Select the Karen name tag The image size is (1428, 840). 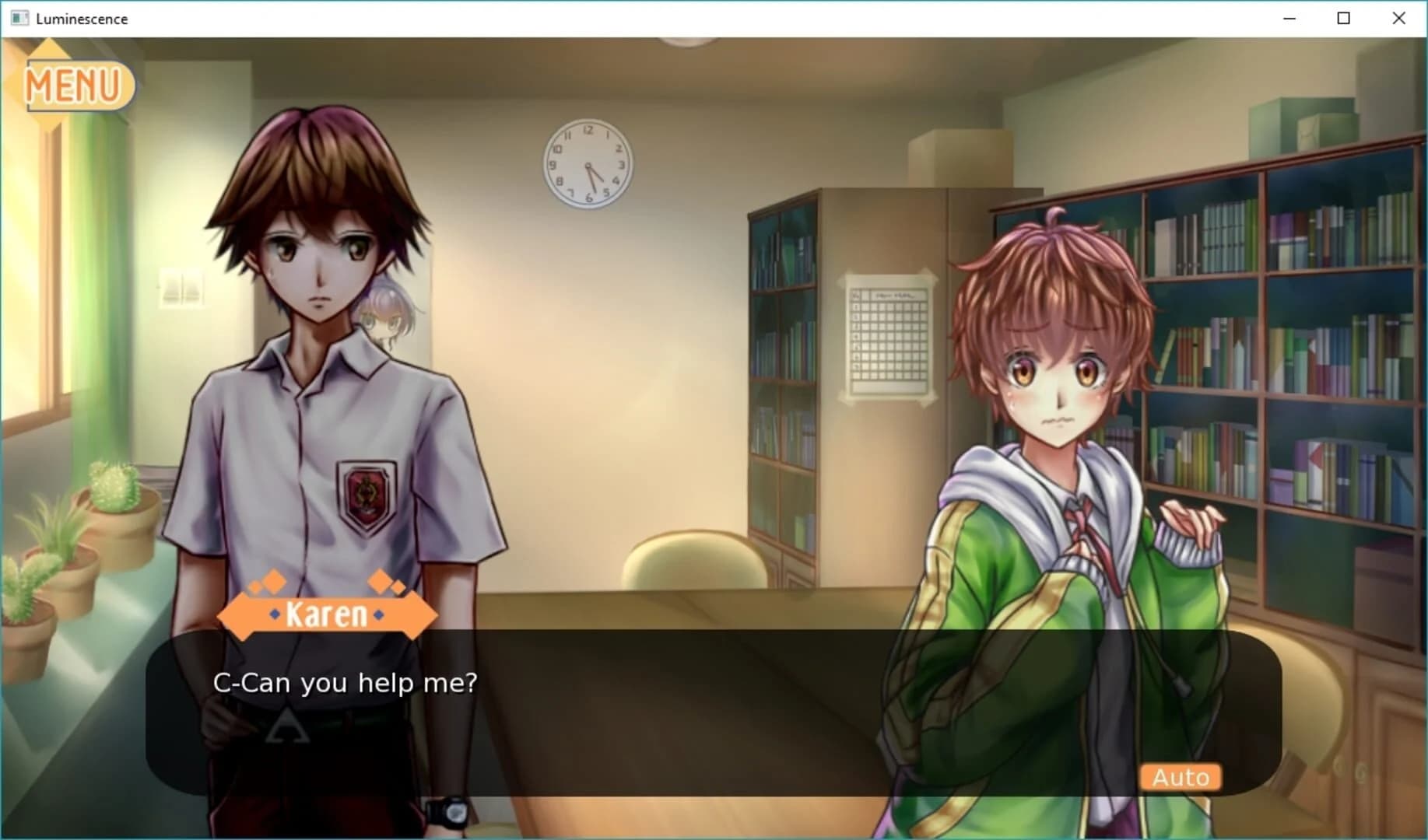(327, 614)
